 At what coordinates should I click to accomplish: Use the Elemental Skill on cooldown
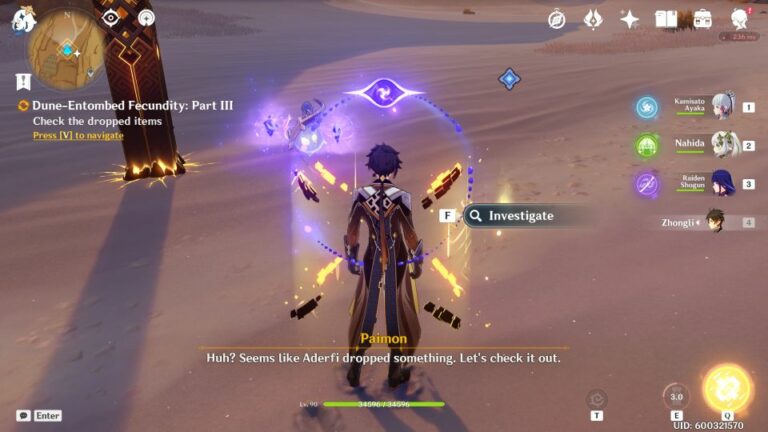(x=676, y=396)
